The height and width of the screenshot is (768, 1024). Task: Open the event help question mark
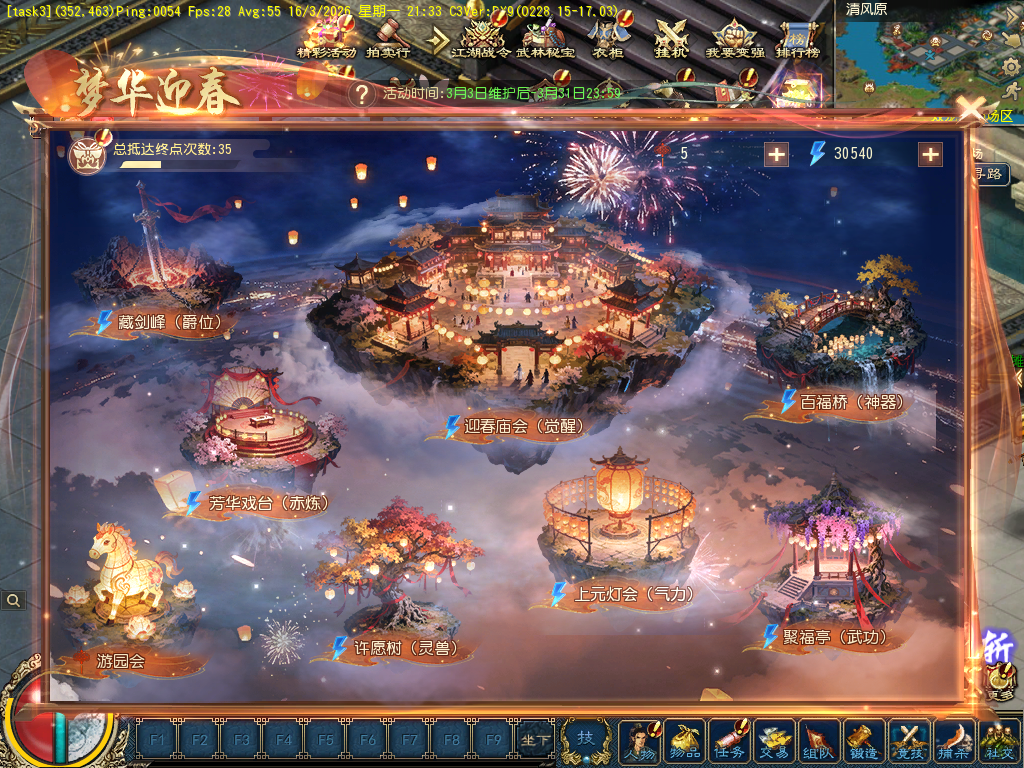click(362, 94)
